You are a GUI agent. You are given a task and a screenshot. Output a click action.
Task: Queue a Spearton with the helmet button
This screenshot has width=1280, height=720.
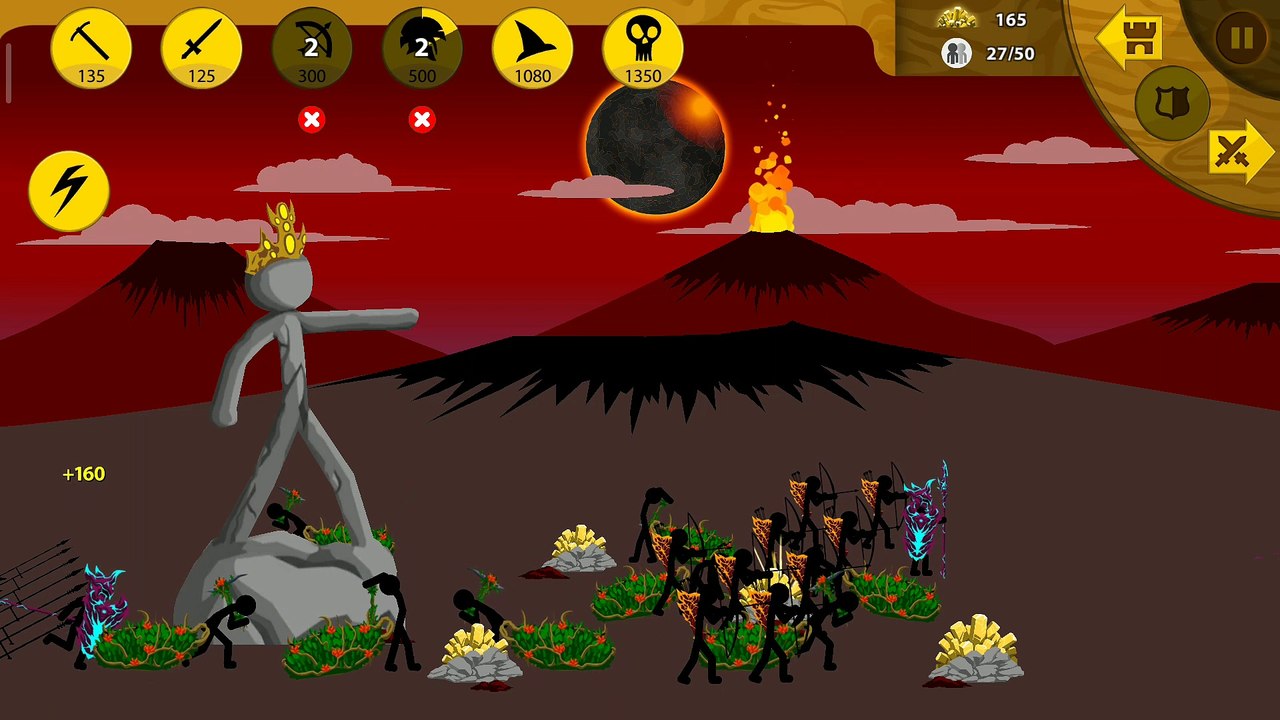(x=422, y=48)
